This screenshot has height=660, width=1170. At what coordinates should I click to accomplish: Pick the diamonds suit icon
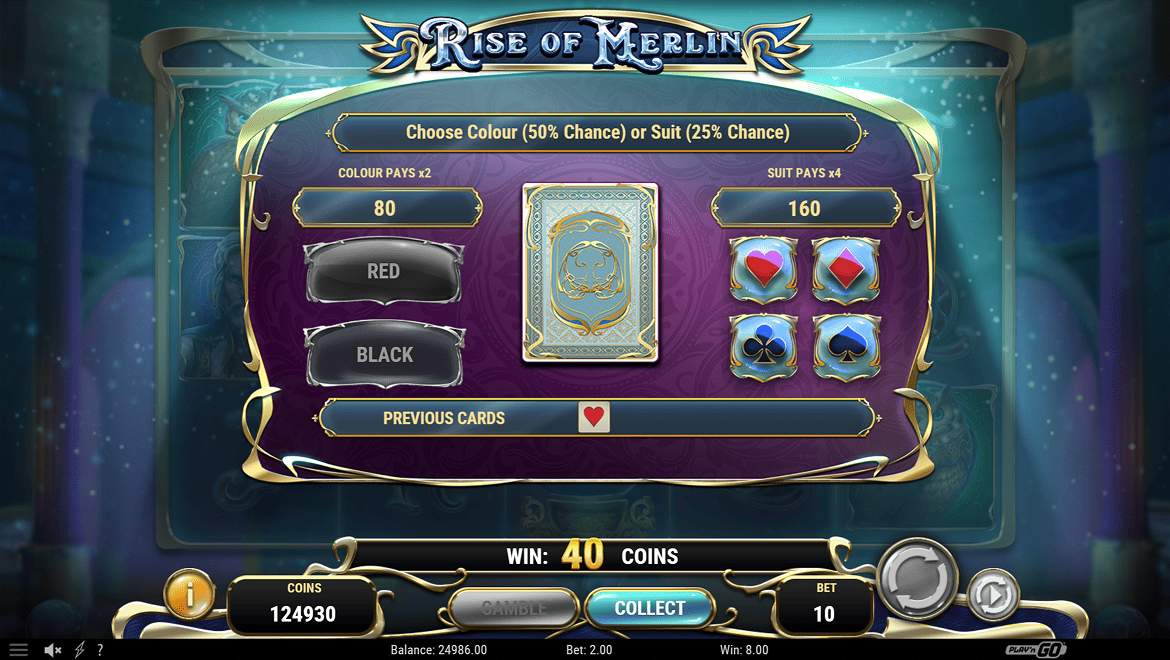[845, 270]
